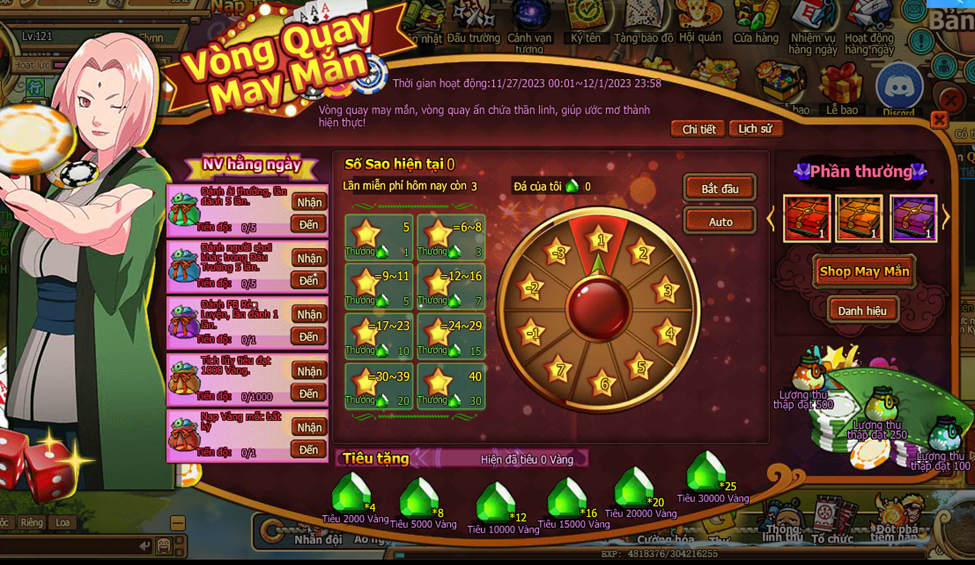975x565 pixels.
Task: Go to the Nạp Vàng mốc bất kỳ quest
Action: 308,450
